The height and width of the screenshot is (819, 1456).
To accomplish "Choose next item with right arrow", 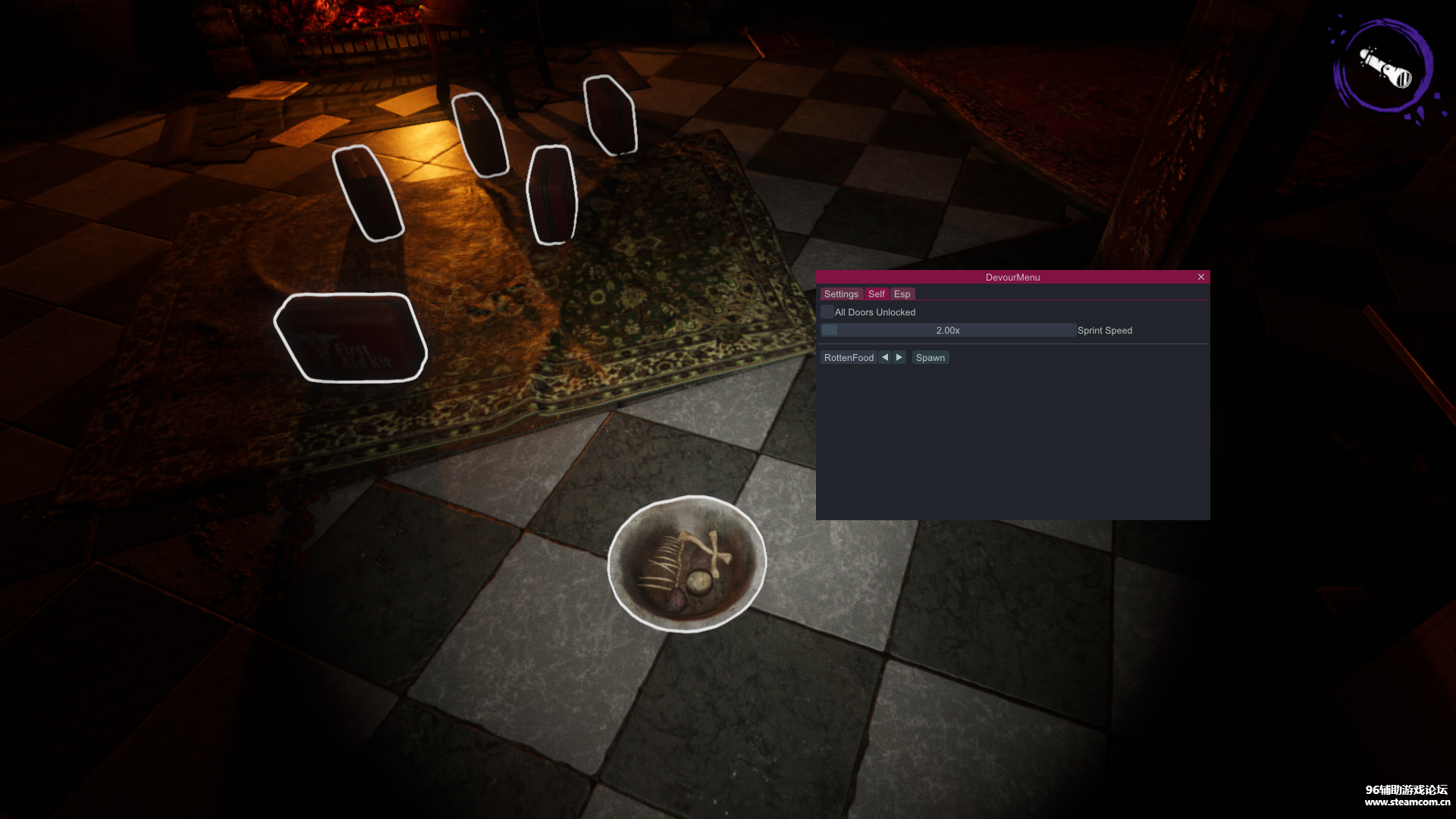I will click(899, 358).
